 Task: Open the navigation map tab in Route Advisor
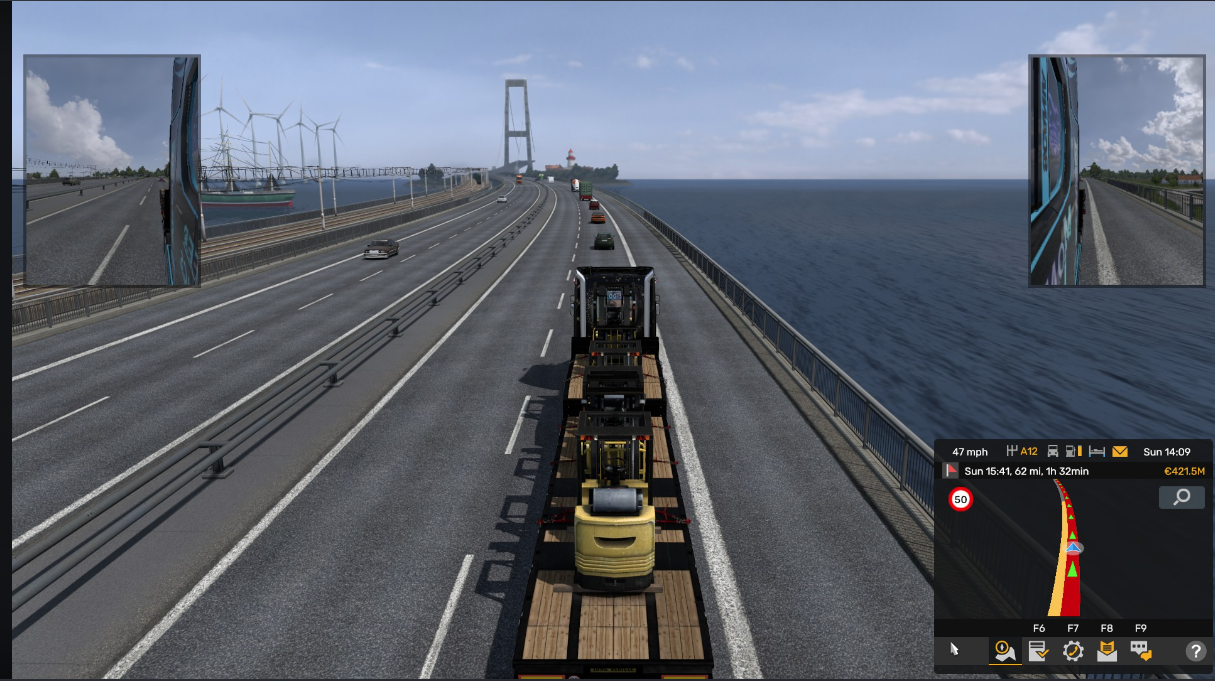(x=1003, y=651)
